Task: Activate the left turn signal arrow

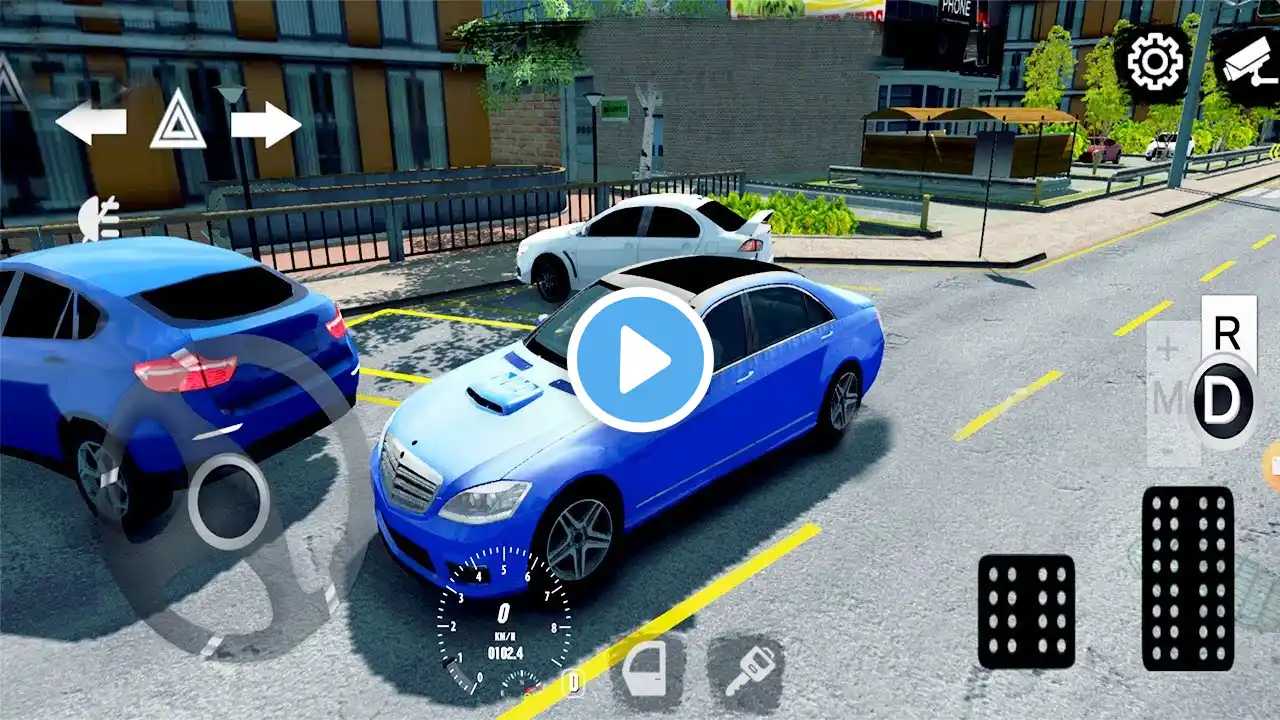Action: [90, 123]
